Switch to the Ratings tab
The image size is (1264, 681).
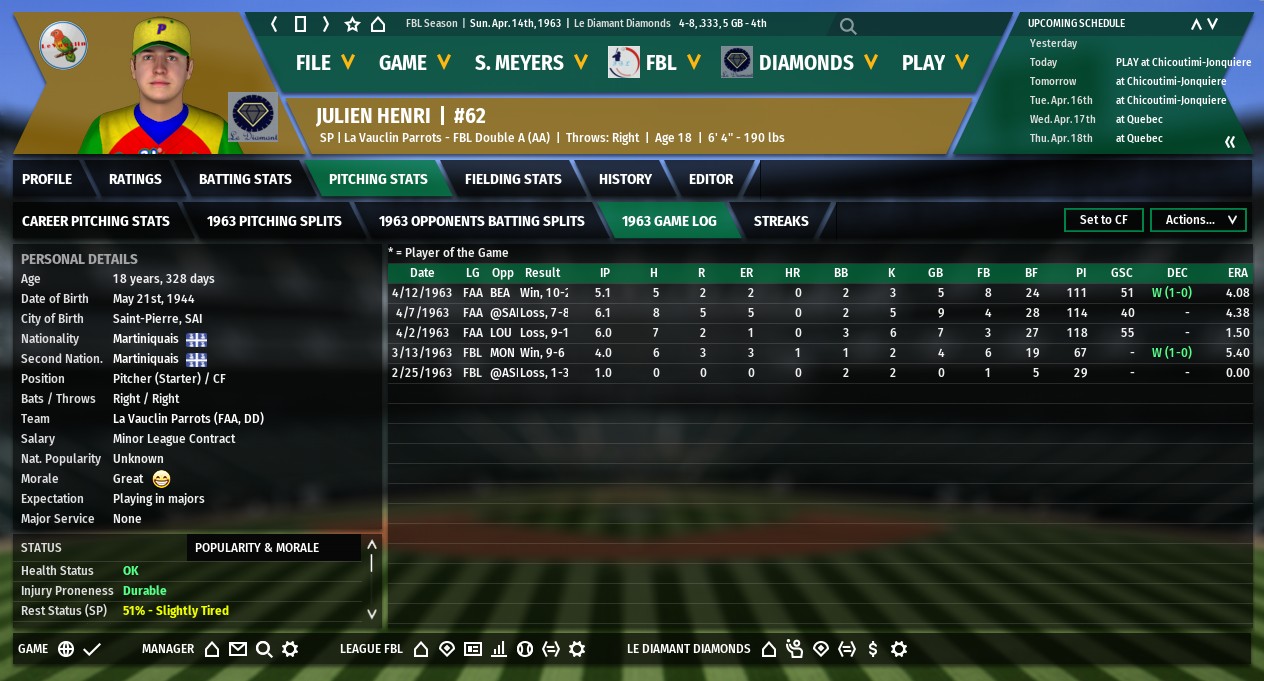coord(135,179)
